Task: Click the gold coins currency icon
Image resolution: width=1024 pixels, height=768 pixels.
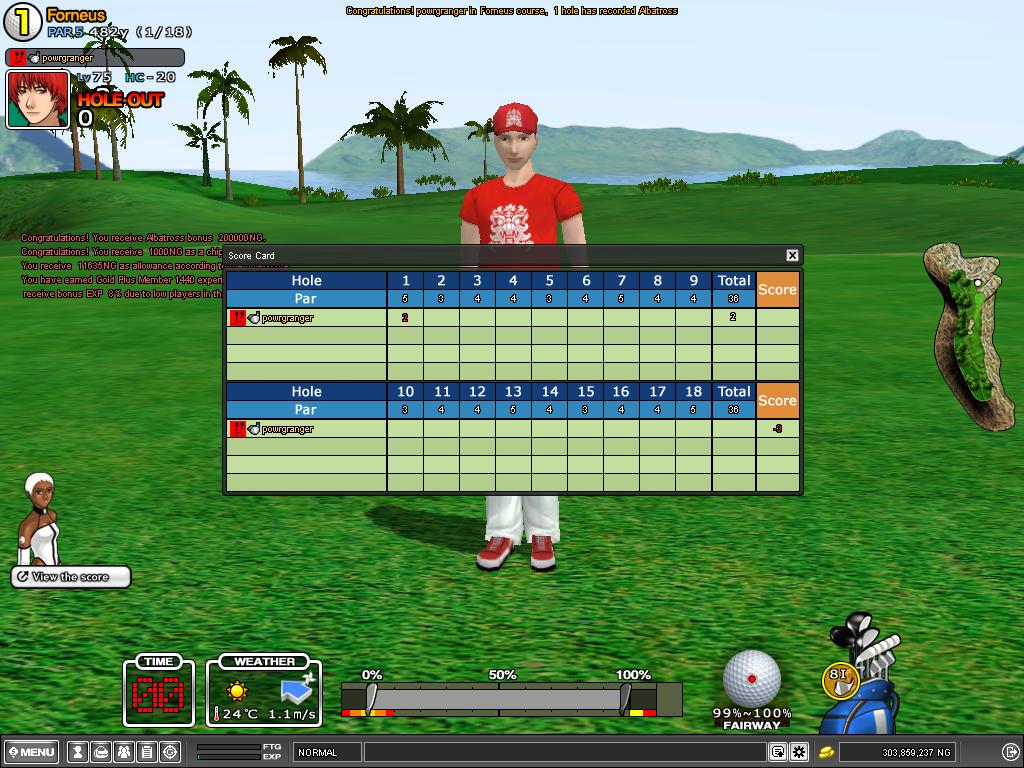Action: pyautogui.click(x=827, y=752)
